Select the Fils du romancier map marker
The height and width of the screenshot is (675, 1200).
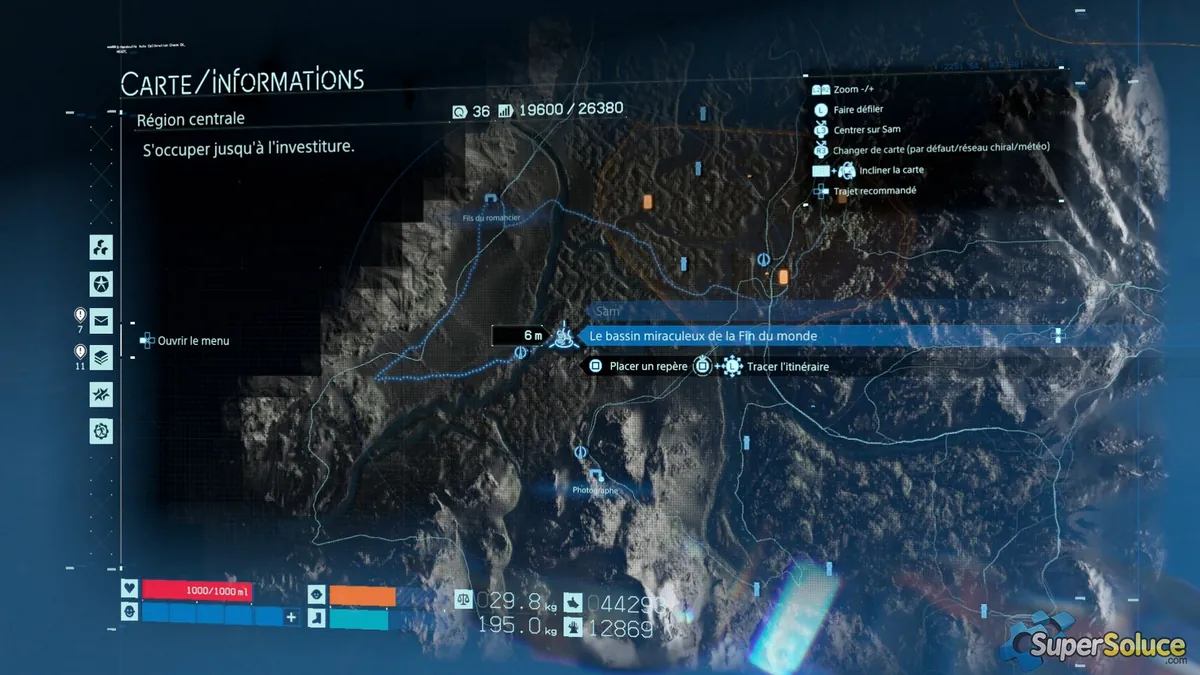[x=491, y=201]
